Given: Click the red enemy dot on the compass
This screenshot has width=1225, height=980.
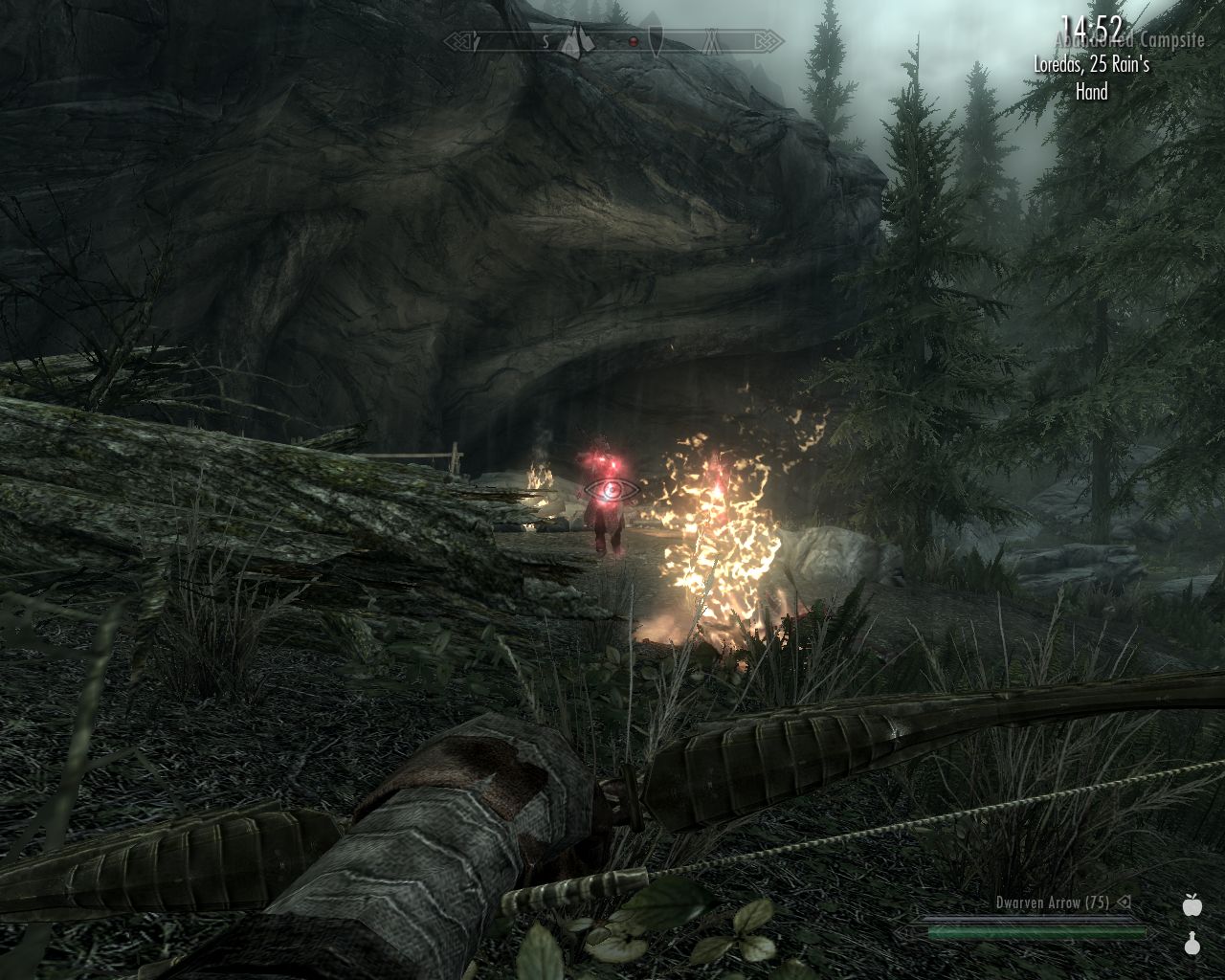Looking at the screenshot, I should [x=633, y=42].
